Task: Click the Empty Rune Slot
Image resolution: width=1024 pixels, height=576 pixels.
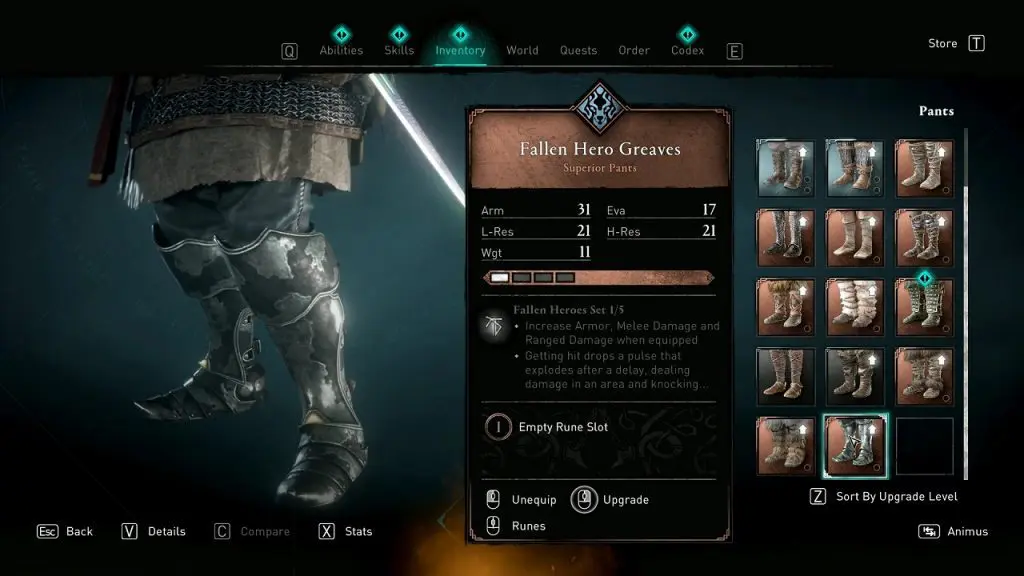Action: click(562, 427)
